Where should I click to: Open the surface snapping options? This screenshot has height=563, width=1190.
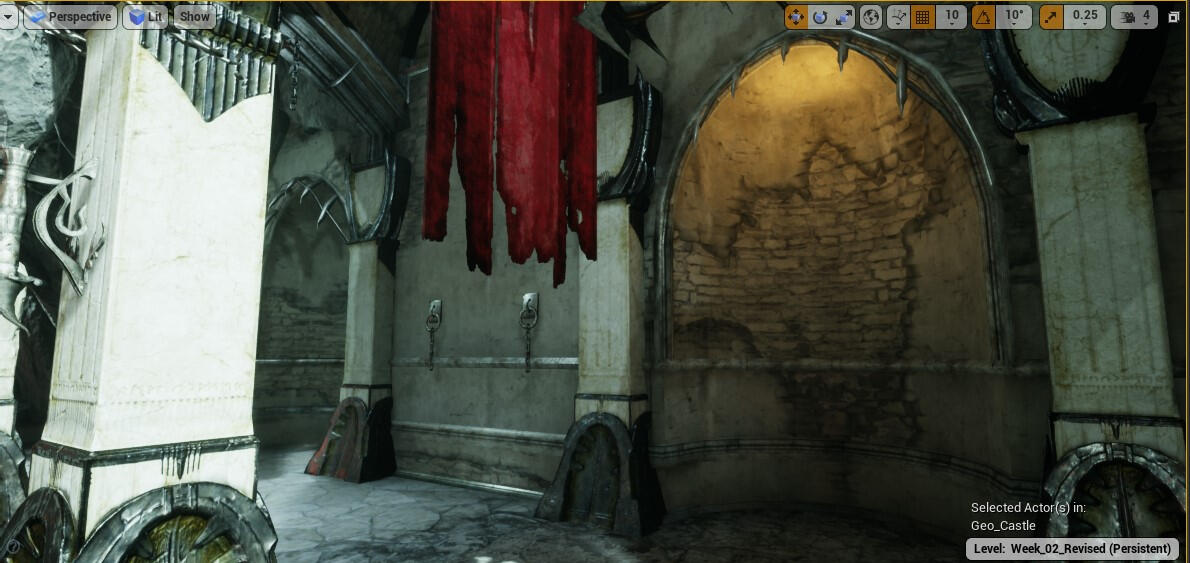pyautogui.click(x=898, y=17)
